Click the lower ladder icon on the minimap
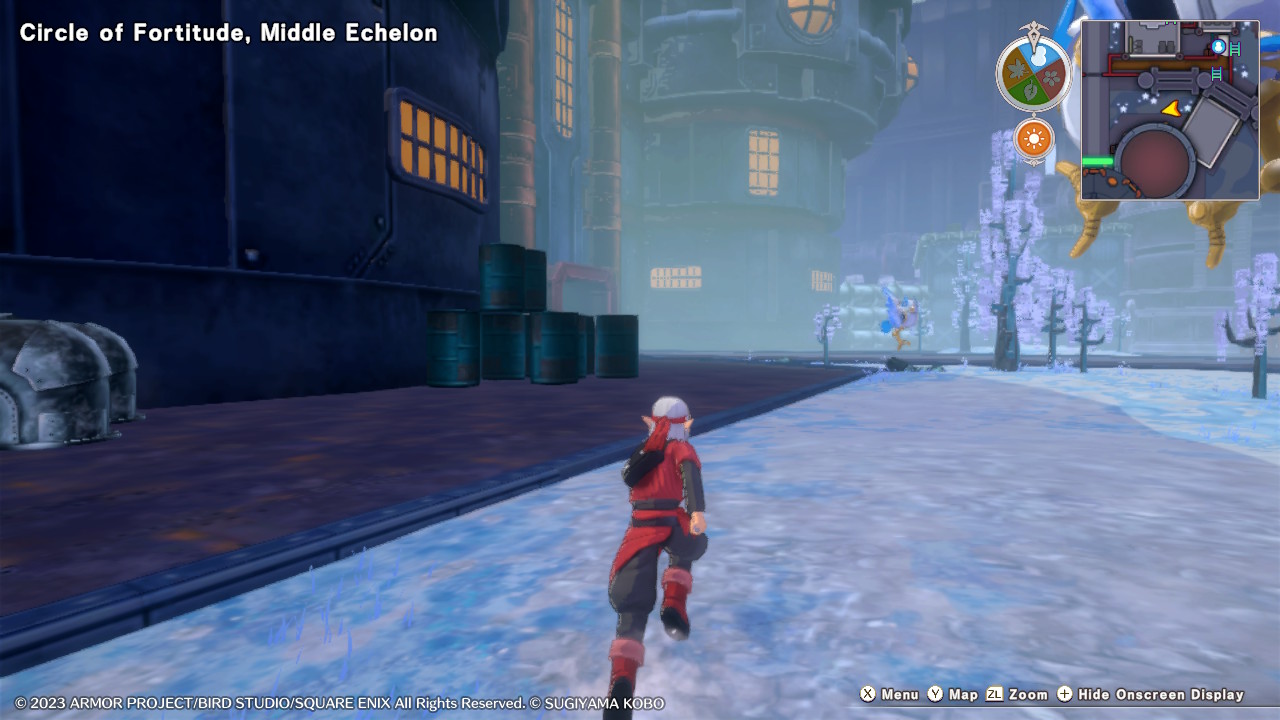1280x720 pixels. [1216, 73]
